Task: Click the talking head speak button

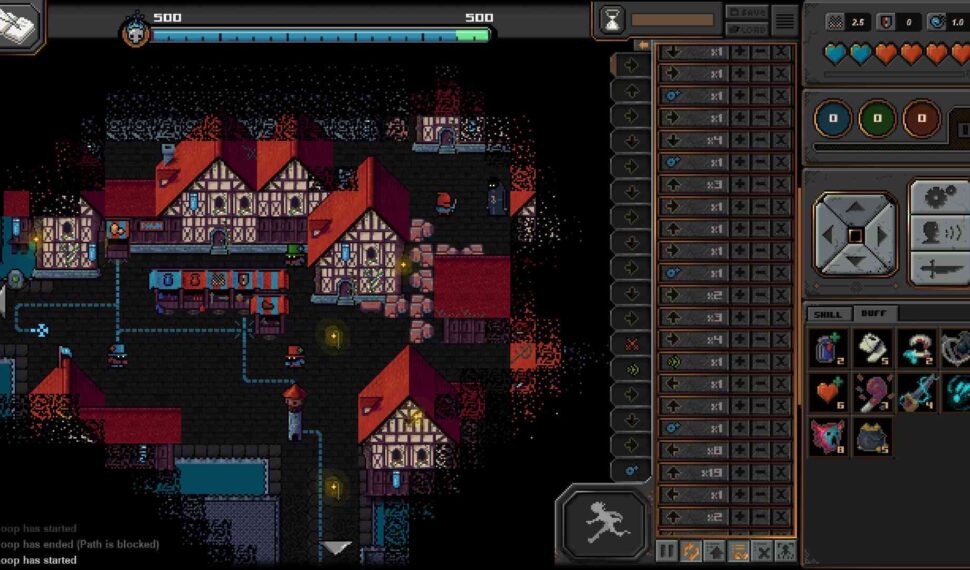Action: click(x=938, y=233)
